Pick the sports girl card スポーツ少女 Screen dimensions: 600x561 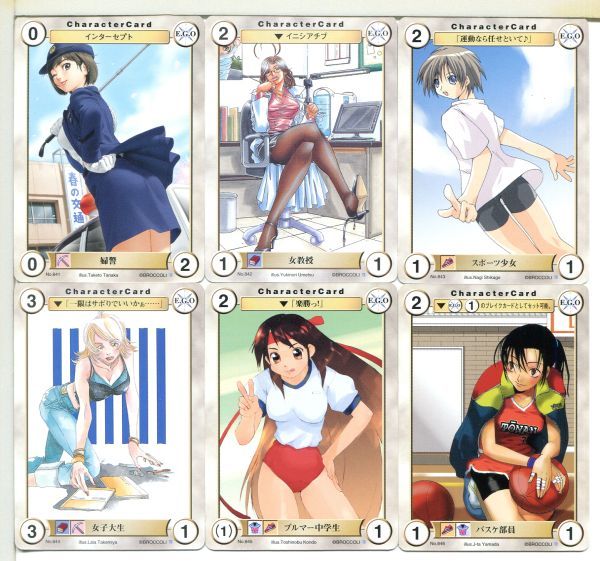point(493,145)
